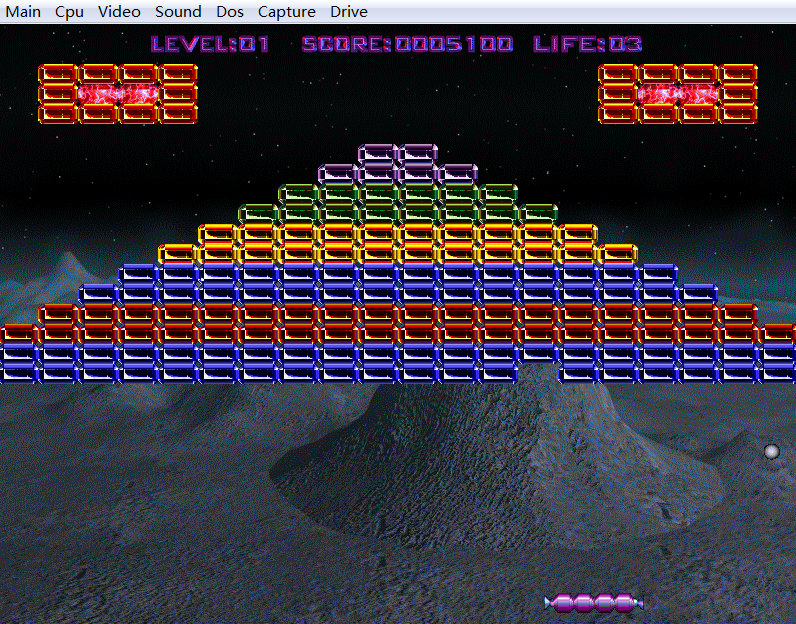This screenshot has width=796, height=624.
Task: Open the Main menu in the menu bar
Action: tap(24, 12)
